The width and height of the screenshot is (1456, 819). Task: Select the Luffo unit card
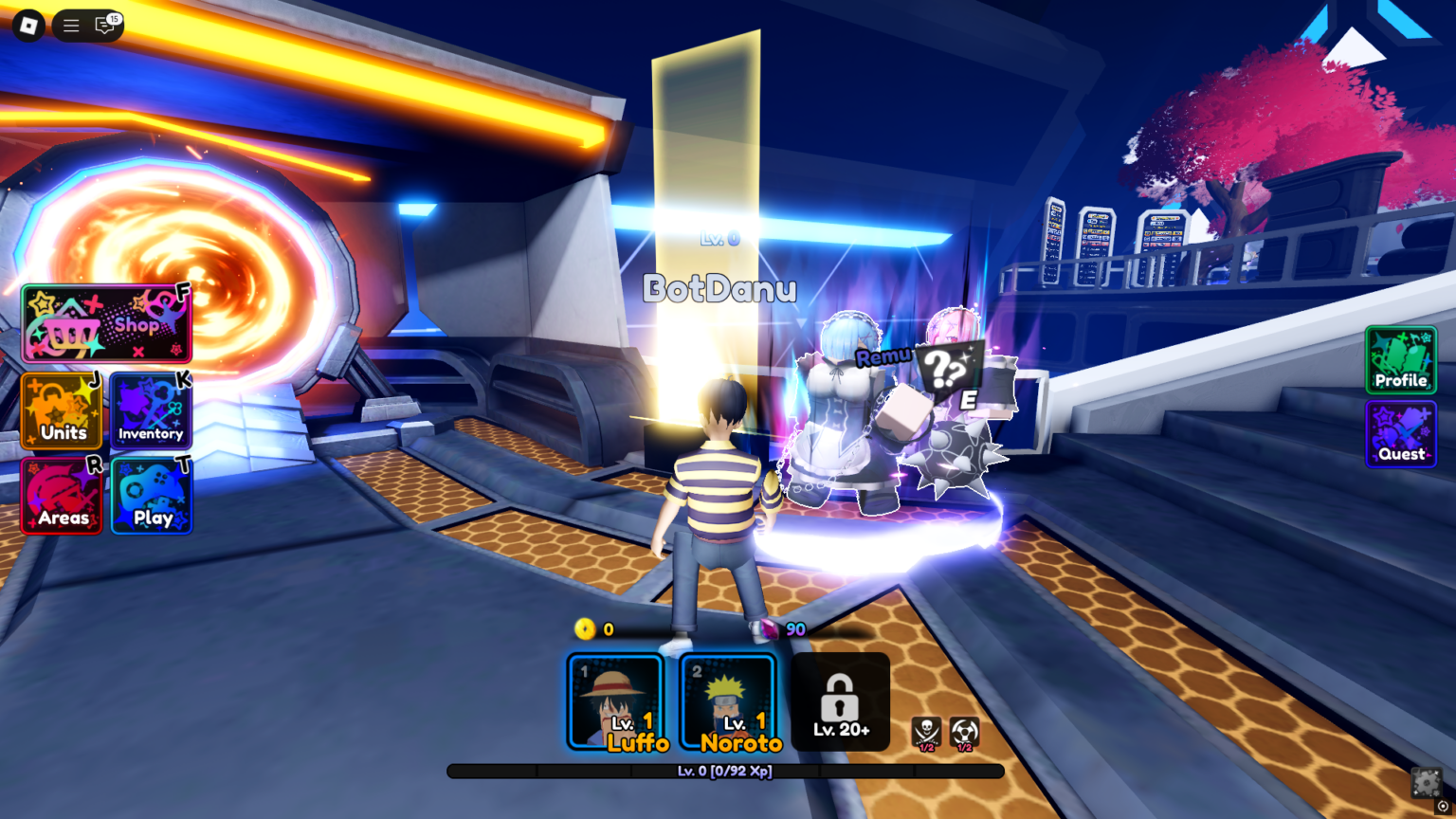click(x=617, y=703)
